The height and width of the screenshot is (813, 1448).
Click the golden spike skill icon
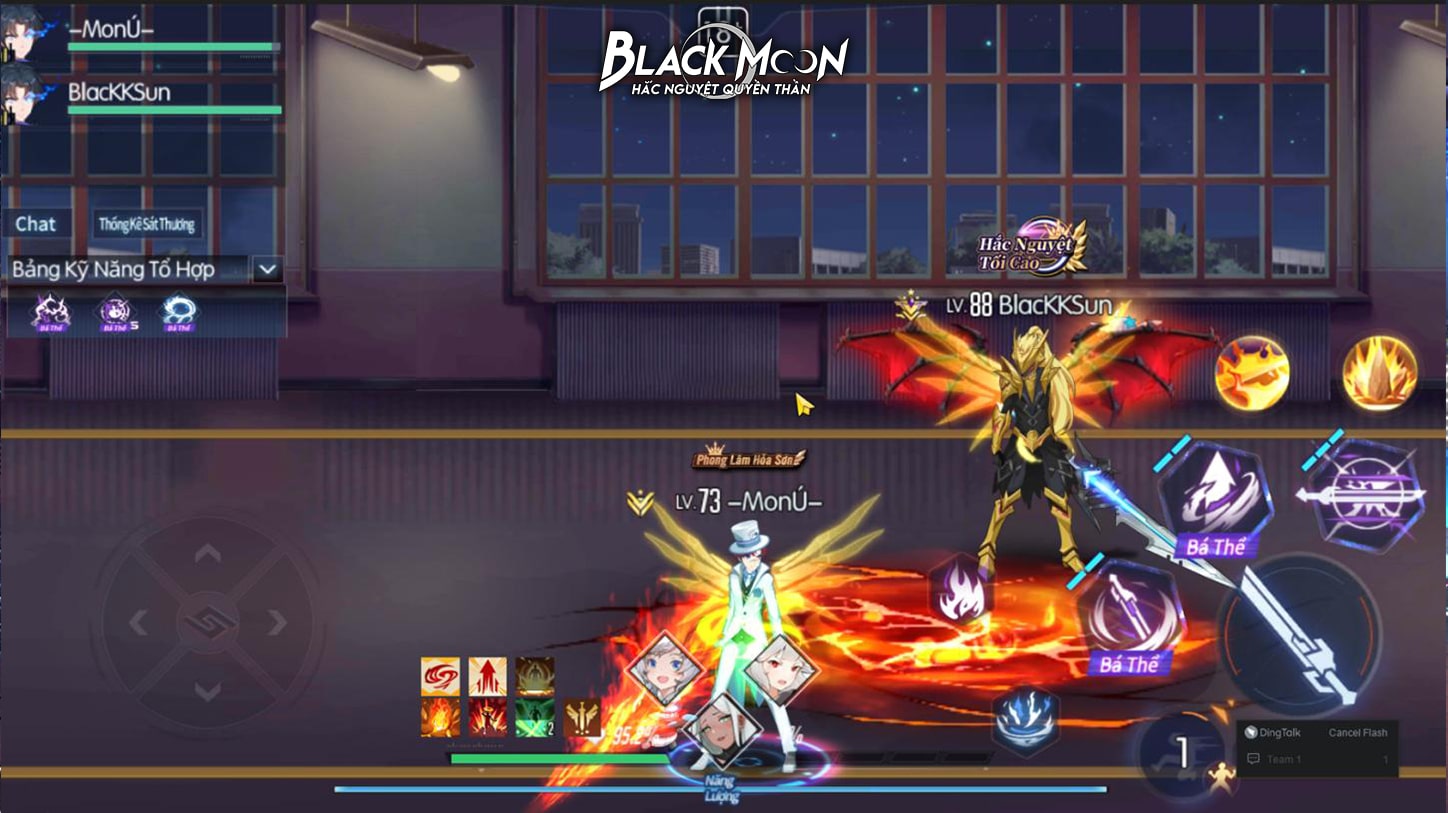click(1381, 372)
